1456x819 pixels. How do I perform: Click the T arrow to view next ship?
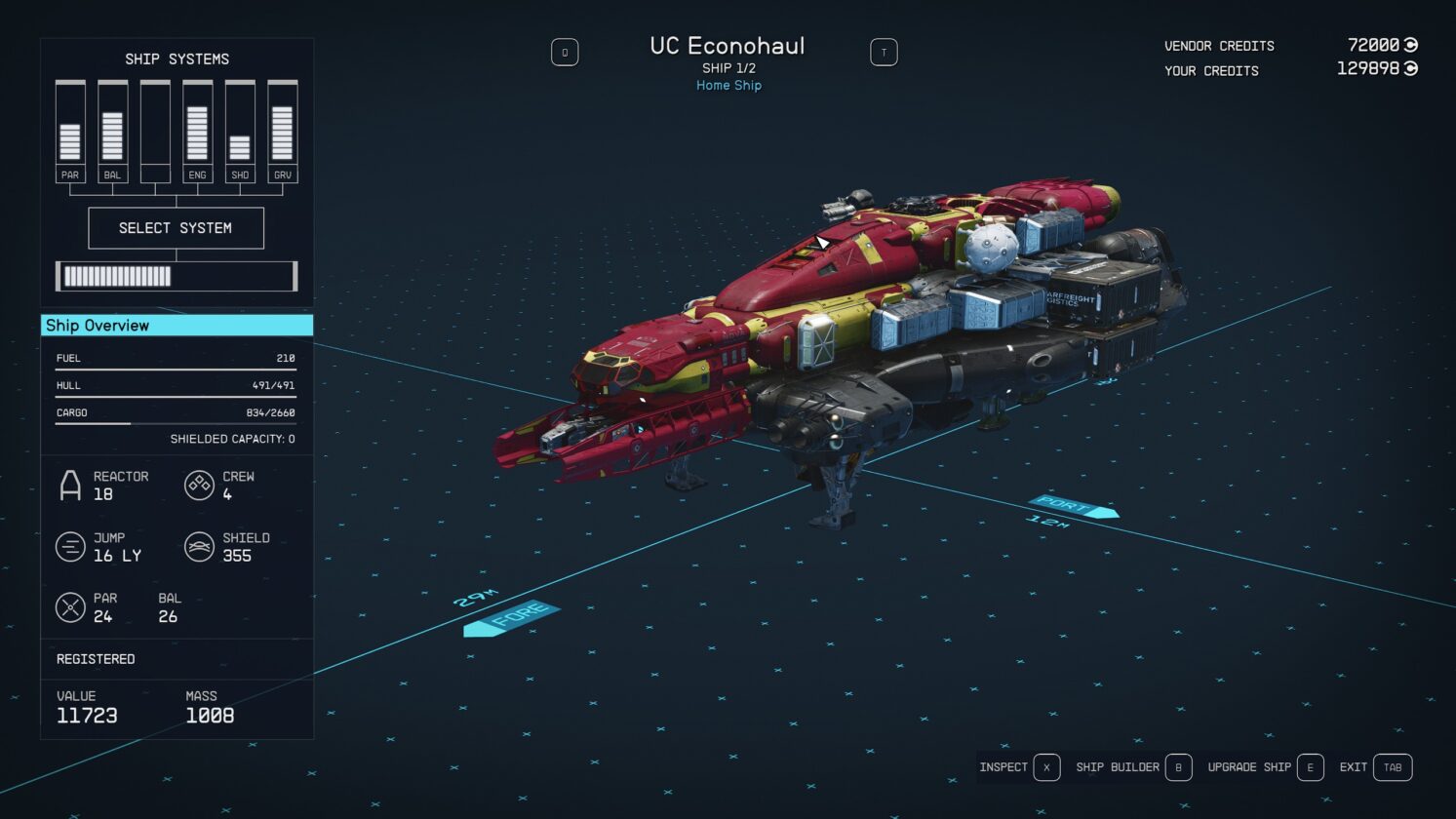coord(884,52)
